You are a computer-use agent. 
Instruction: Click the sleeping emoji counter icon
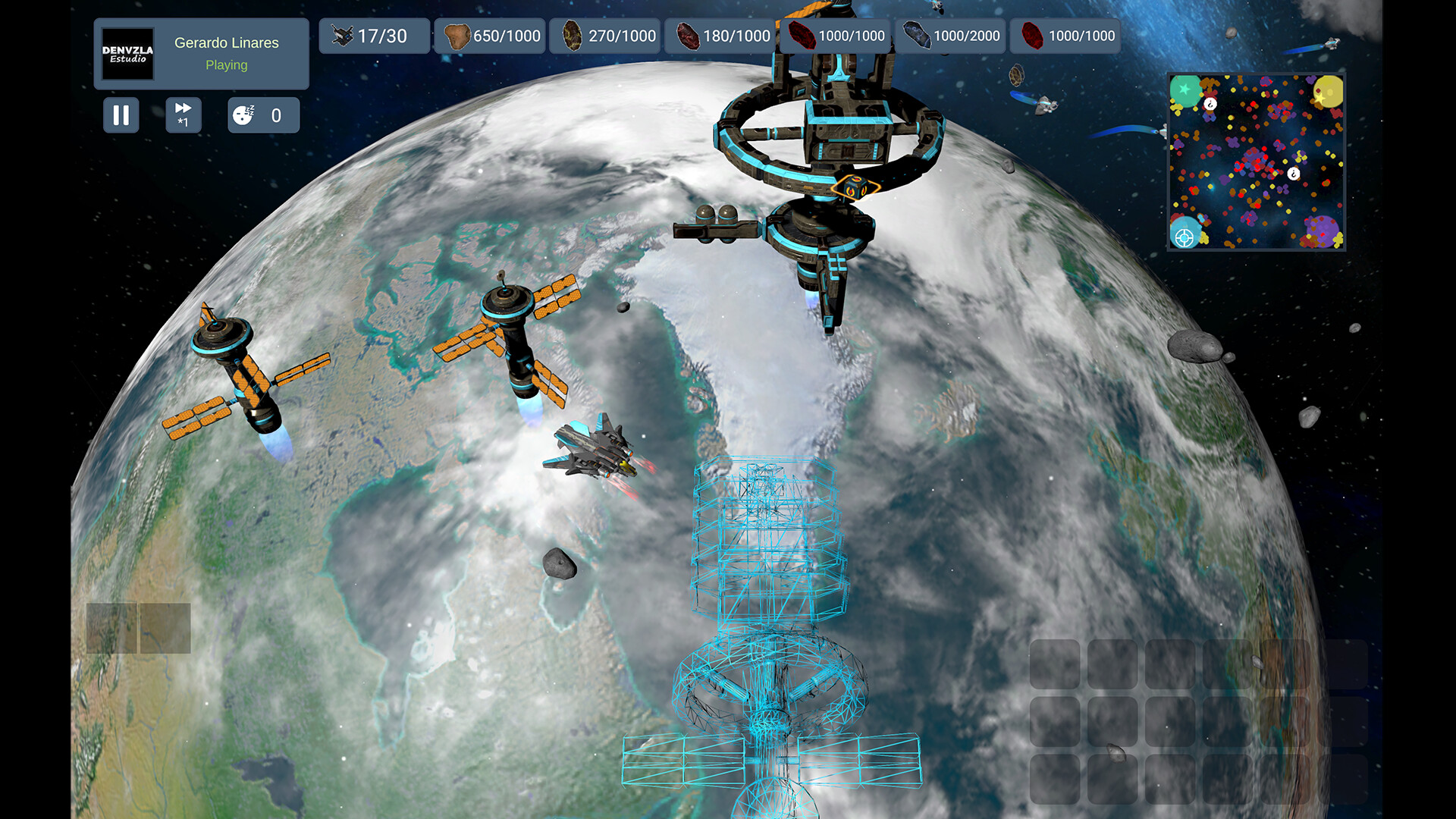coord(243,115)
